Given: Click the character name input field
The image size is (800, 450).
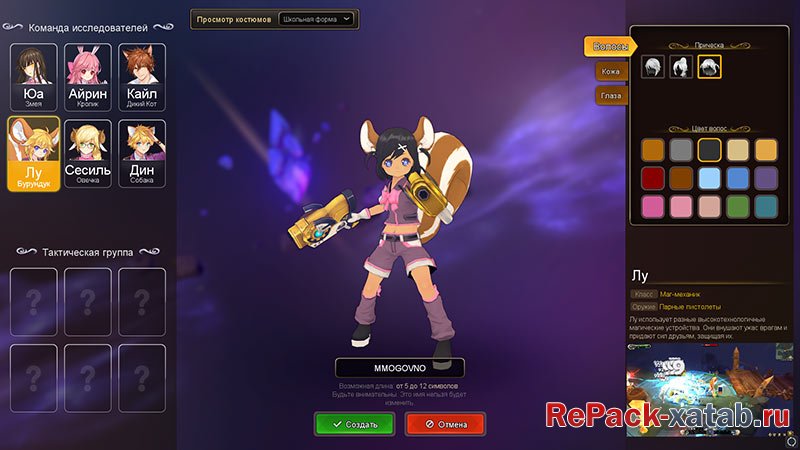Looking at the screenshot, I should (400, 367).
